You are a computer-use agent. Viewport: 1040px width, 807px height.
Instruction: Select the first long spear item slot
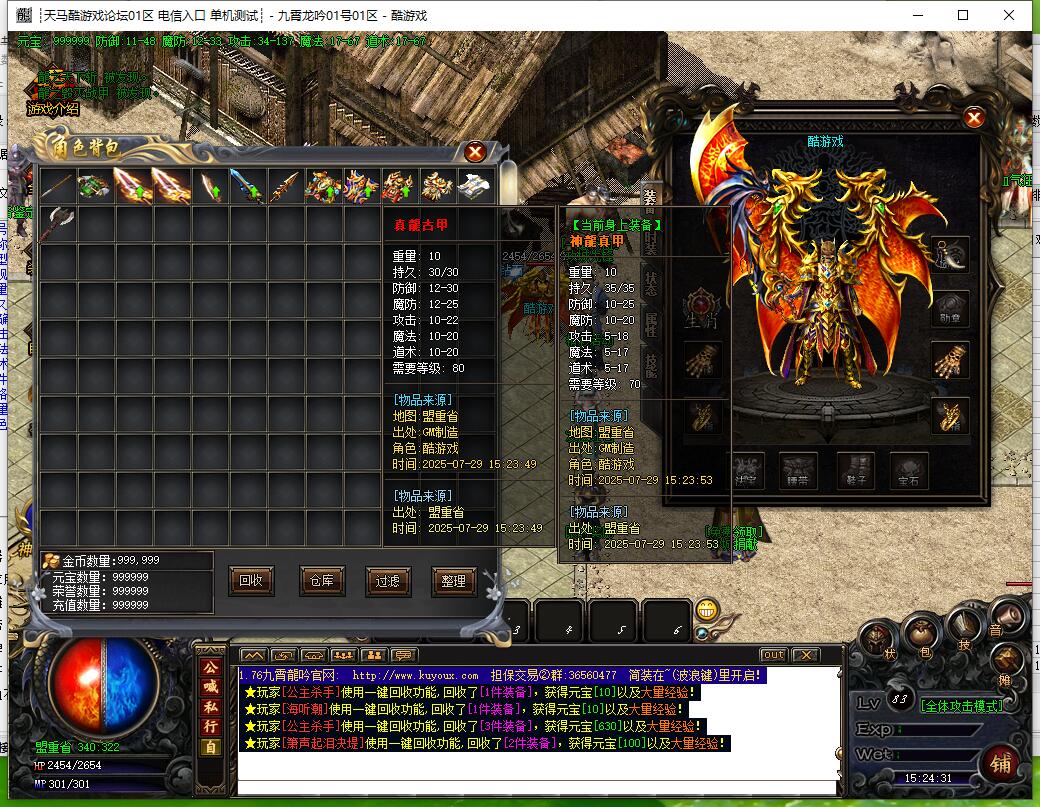click(x=58, y=186)
